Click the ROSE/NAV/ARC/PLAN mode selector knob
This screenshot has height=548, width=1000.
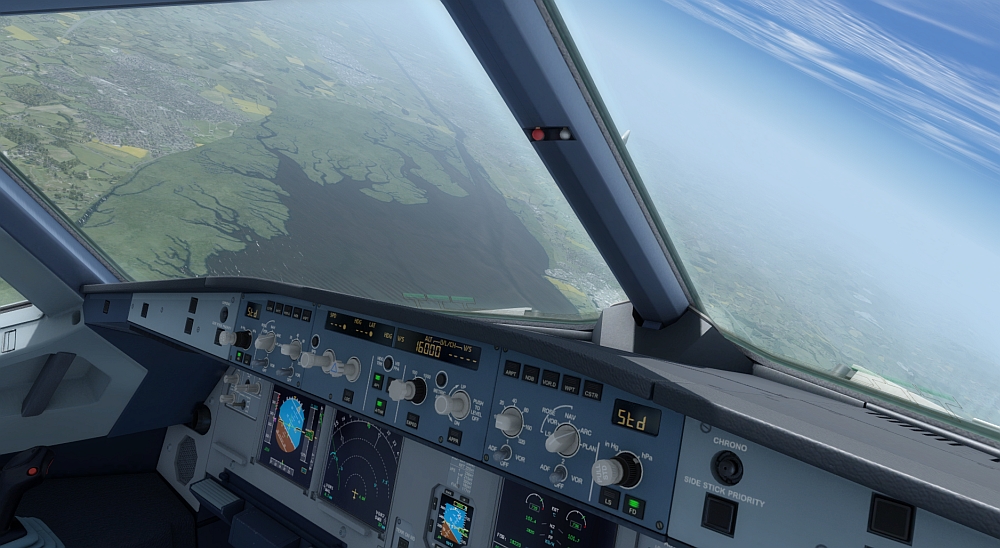(x=563, y=438)
